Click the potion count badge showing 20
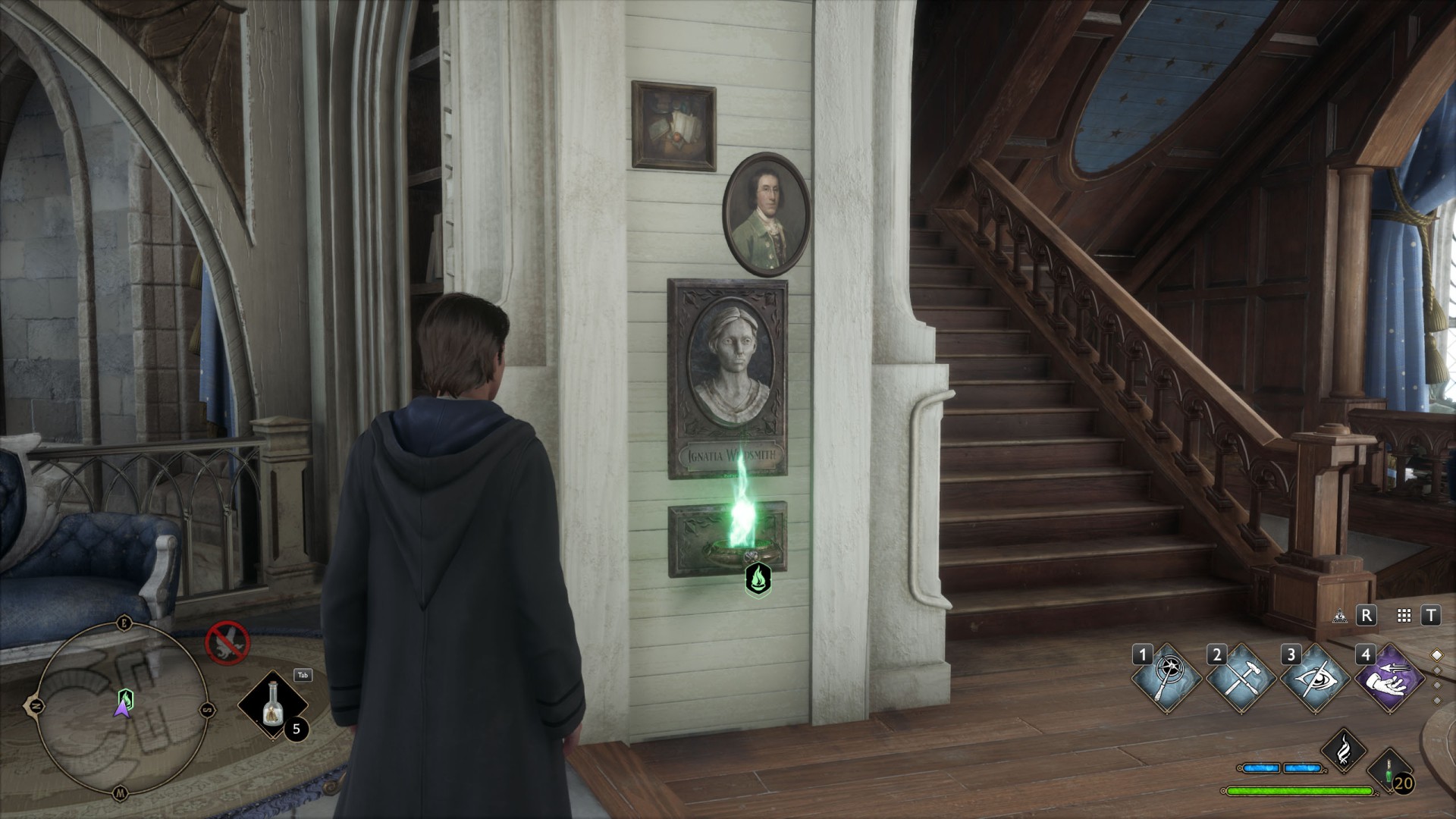 pos(1404,784)
